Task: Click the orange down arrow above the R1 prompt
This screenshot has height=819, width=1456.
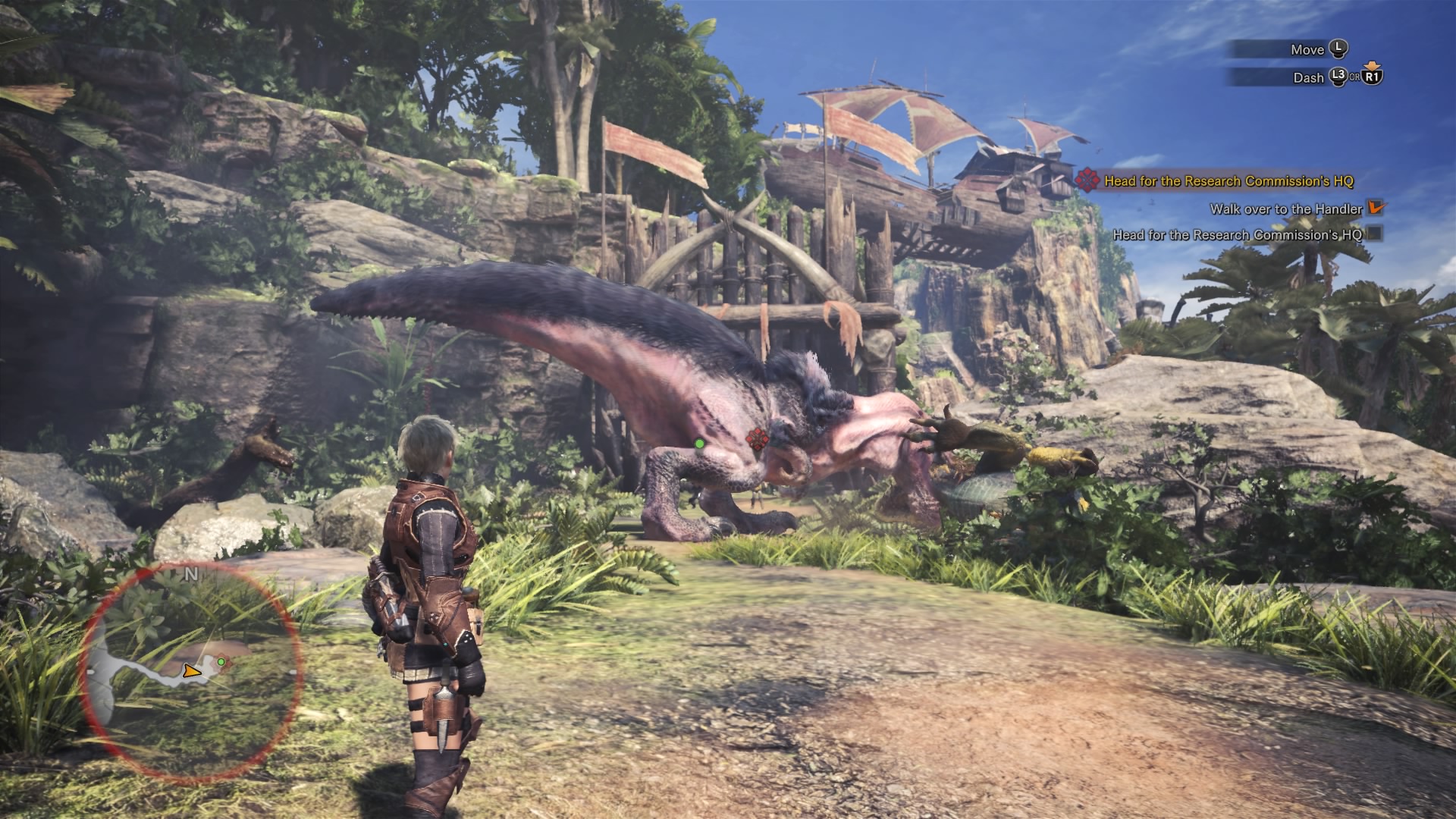Action: point(1371,64)
